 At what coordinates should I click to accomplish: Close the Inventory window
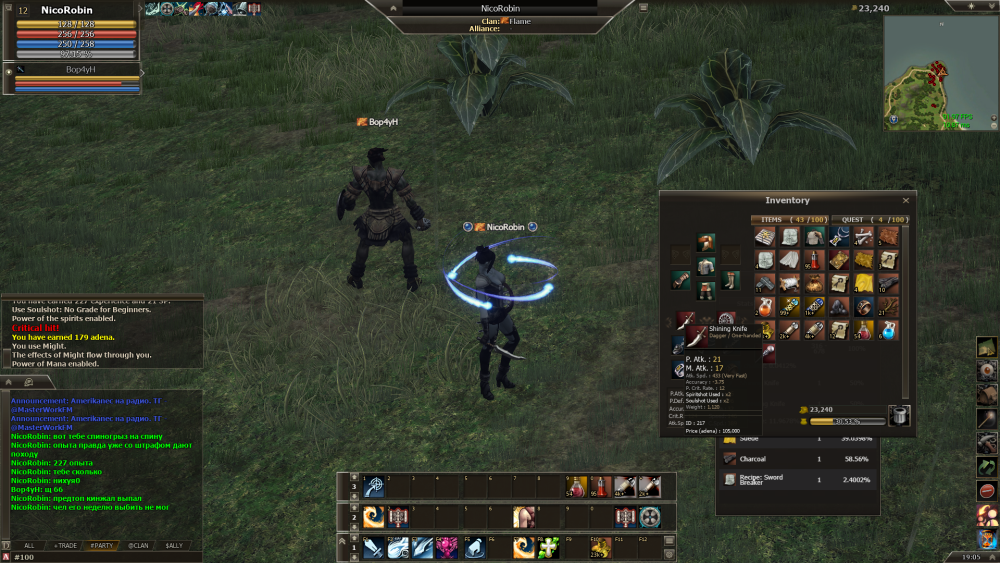[906, 200]
